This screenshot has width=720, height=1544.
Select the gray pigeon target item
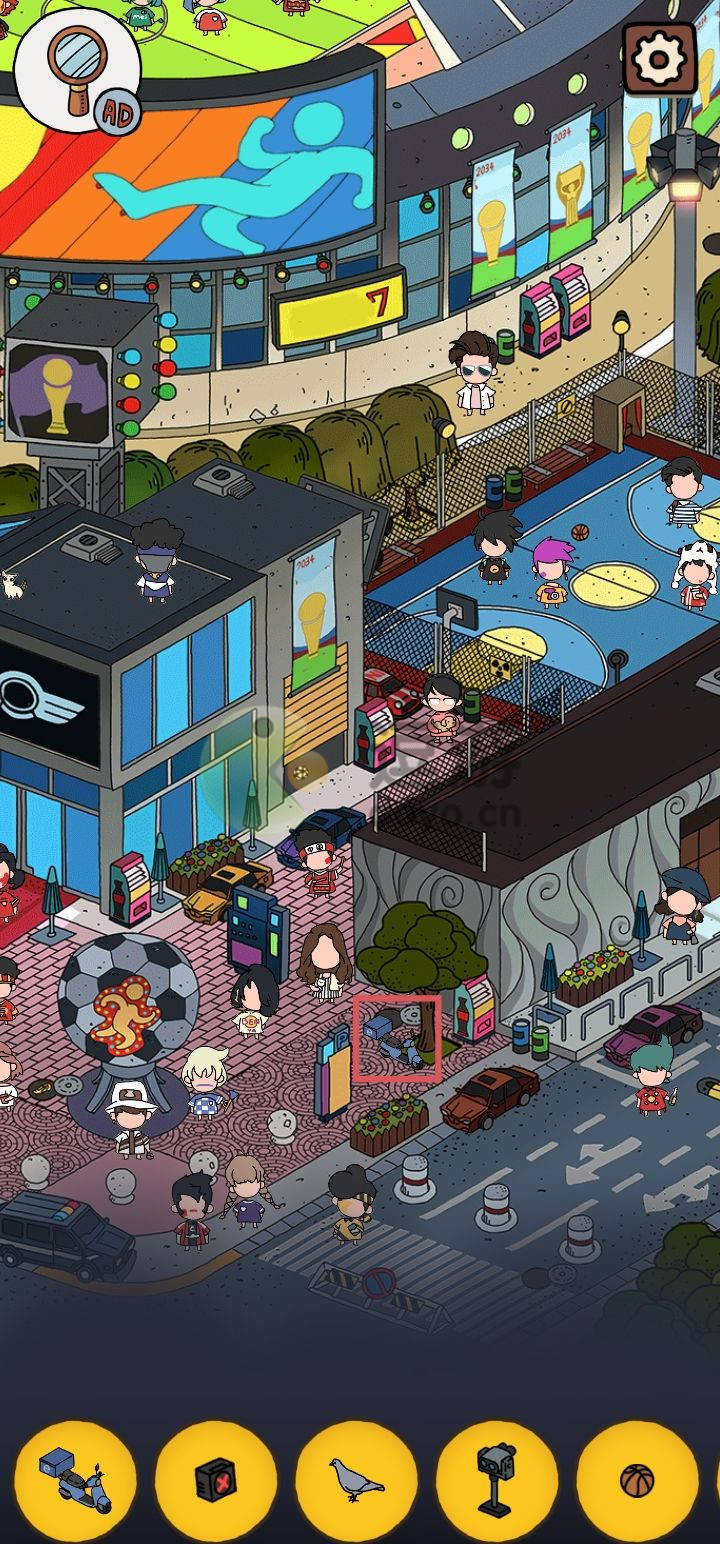pos(357,1481)
